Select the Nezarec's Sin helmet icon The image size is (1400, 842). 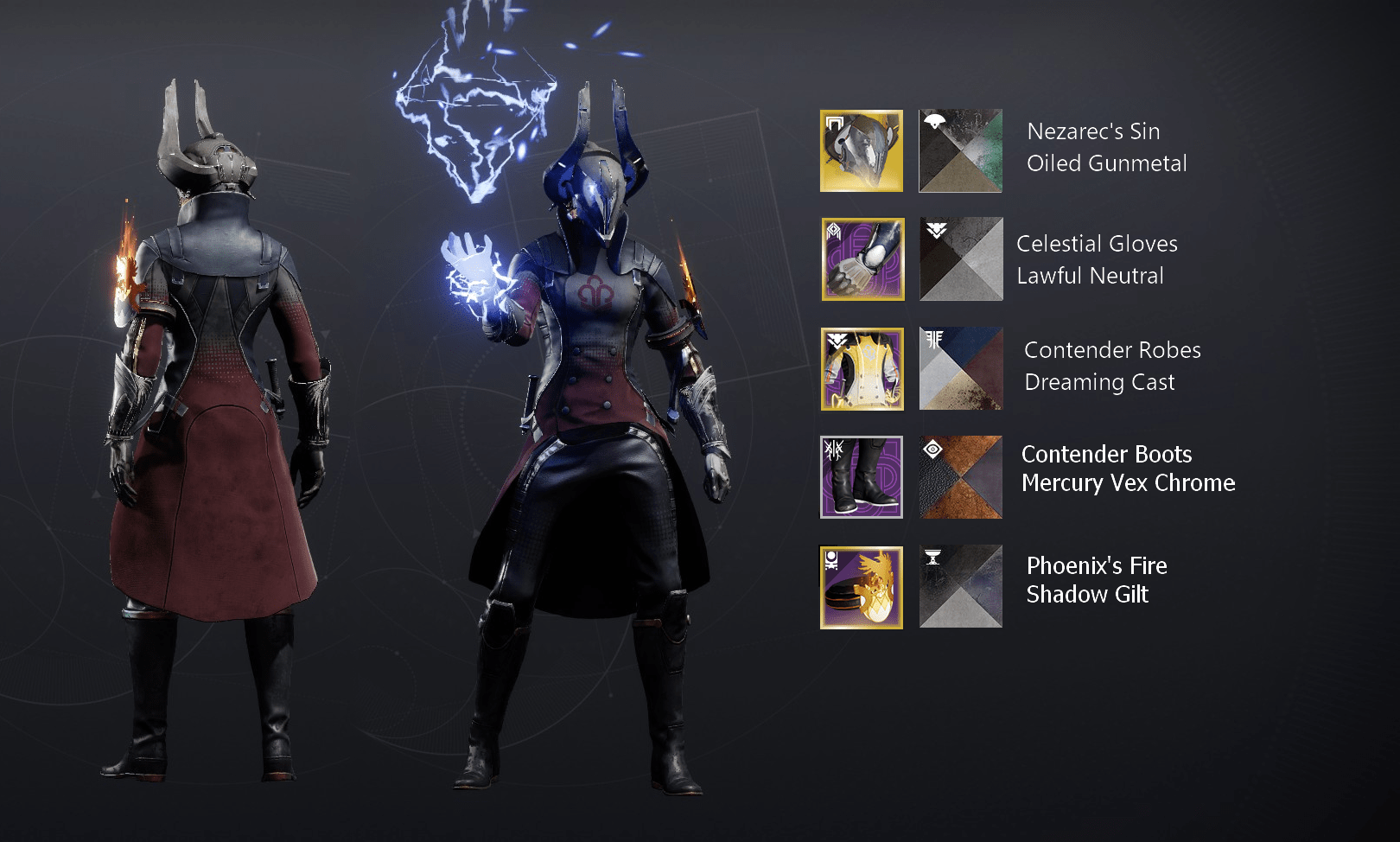861,150
